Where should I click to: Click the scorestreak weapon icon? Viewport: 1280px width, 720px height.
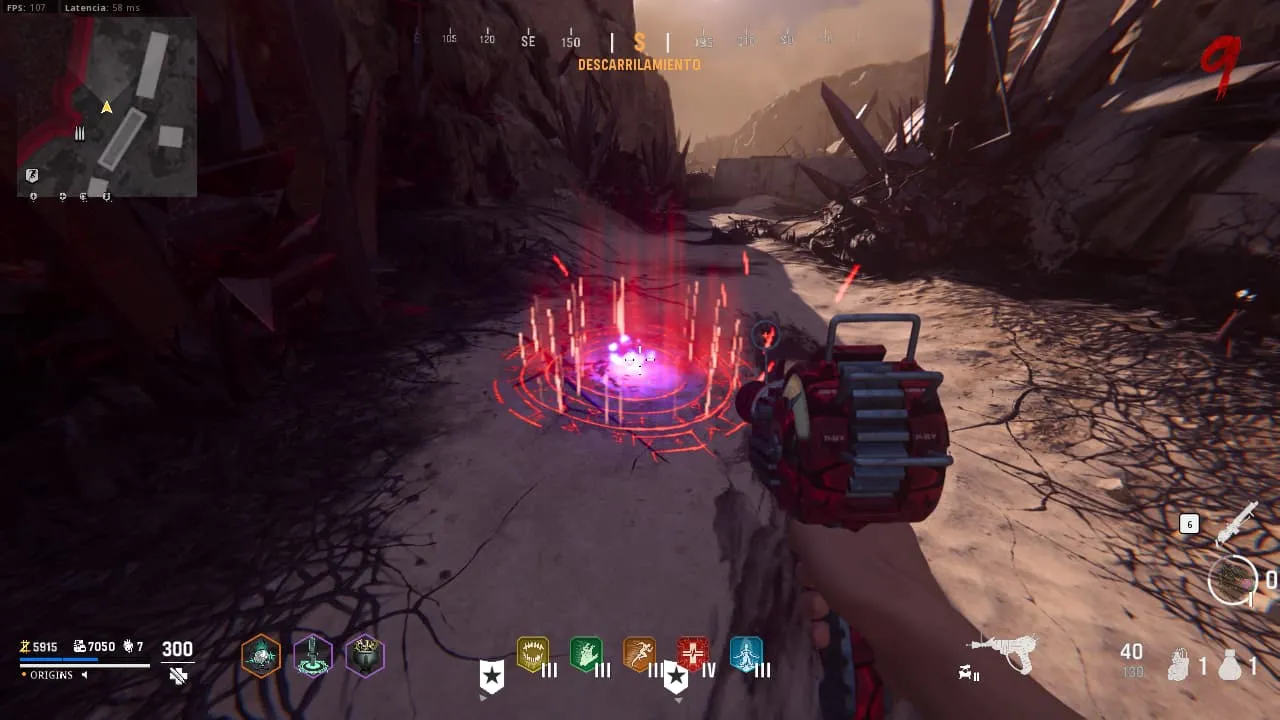pos(1237,522)
